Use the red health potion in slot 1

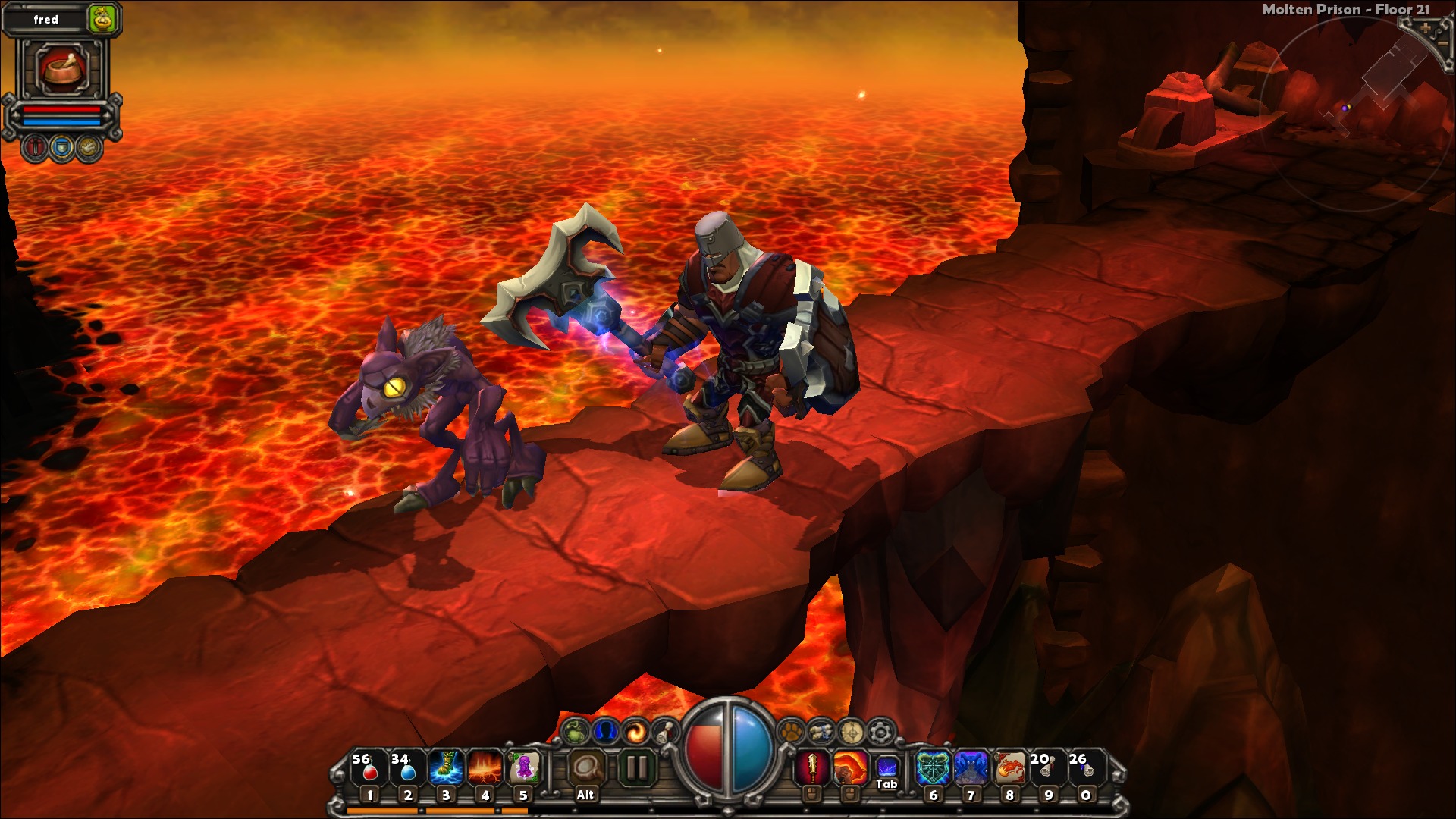click(369, 768)
